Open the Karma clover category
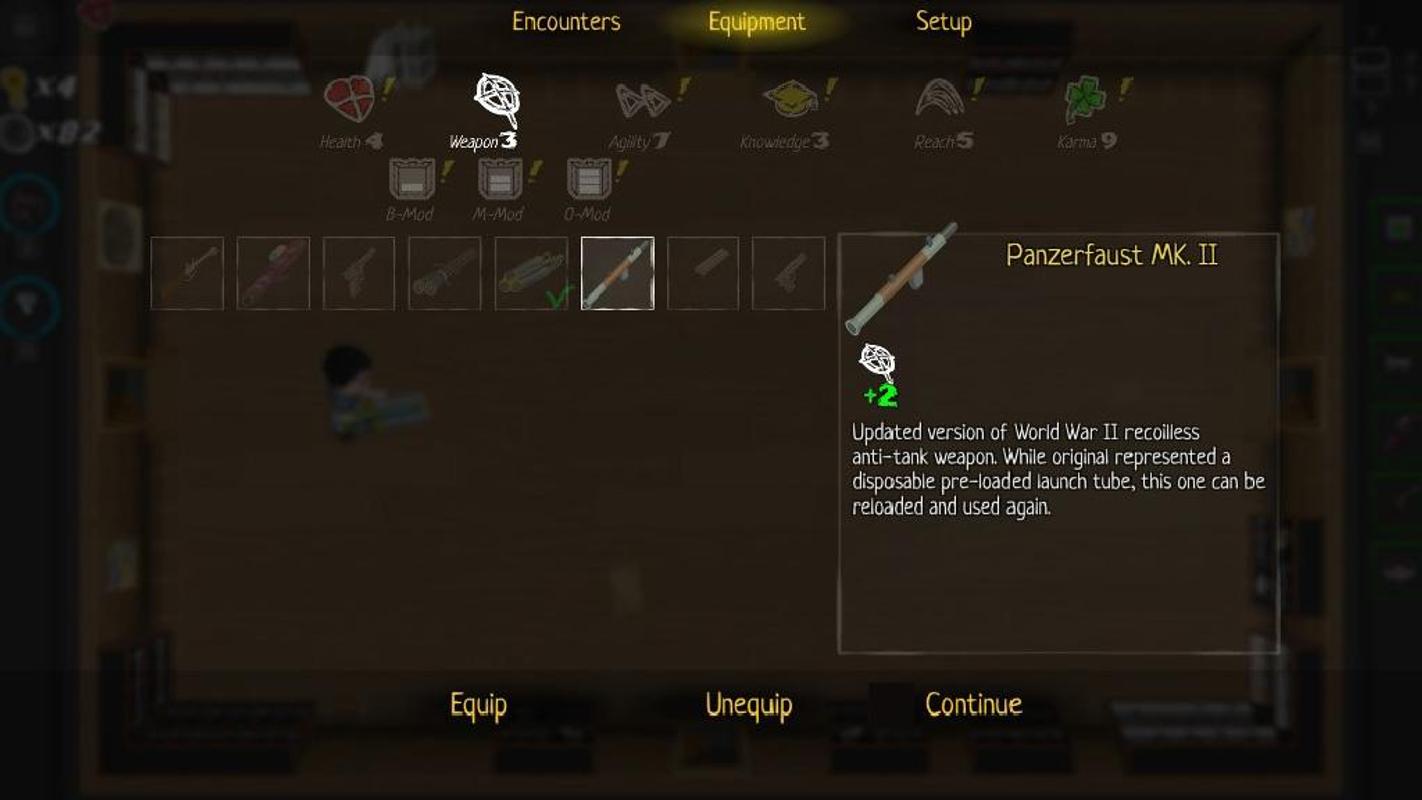Viewport: 1422px width, 800px height. coord(1086,101)
